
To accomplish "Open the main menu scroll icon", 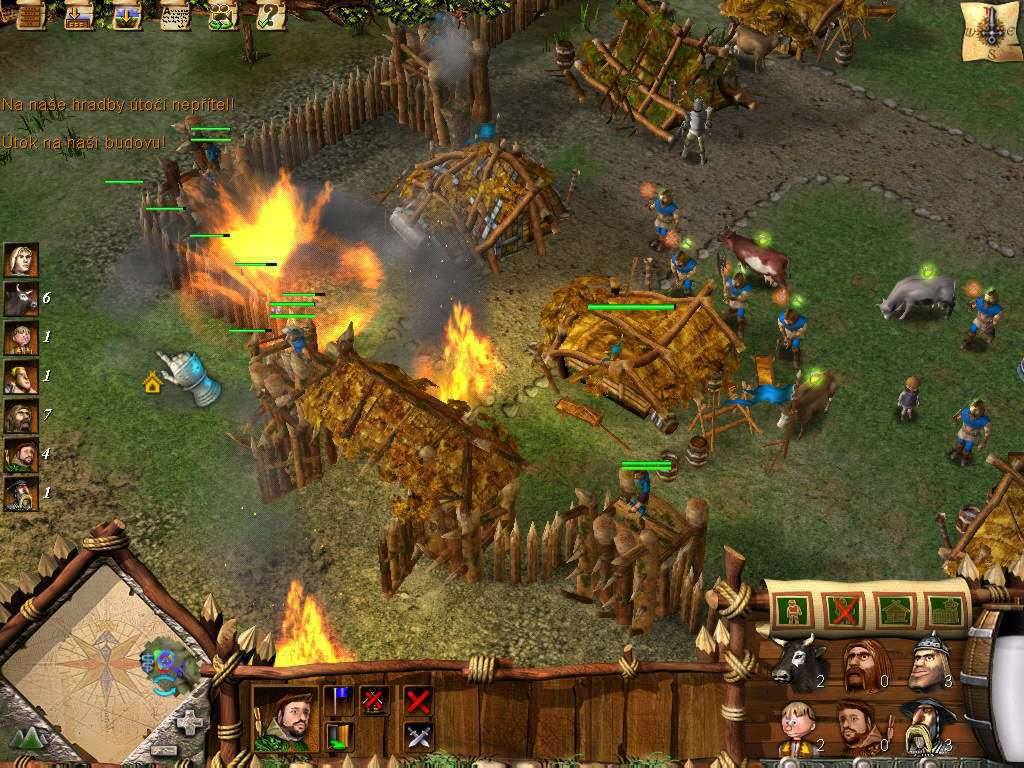I will (31, 14).
